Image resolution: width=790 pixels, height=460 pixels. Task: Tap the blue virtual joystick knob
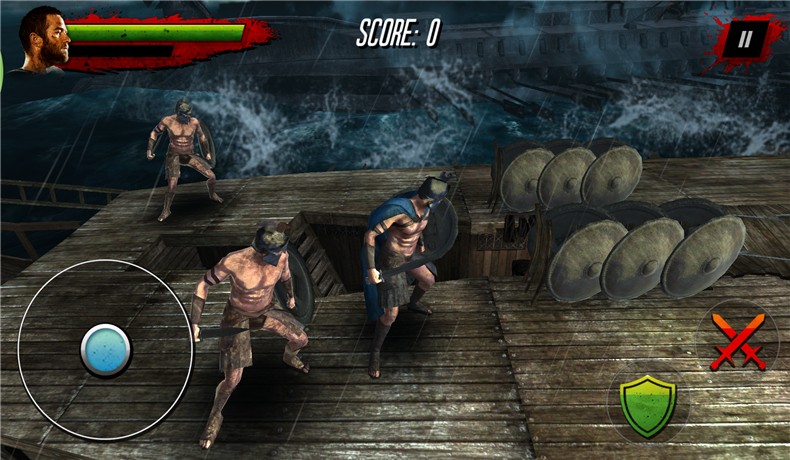105,349
